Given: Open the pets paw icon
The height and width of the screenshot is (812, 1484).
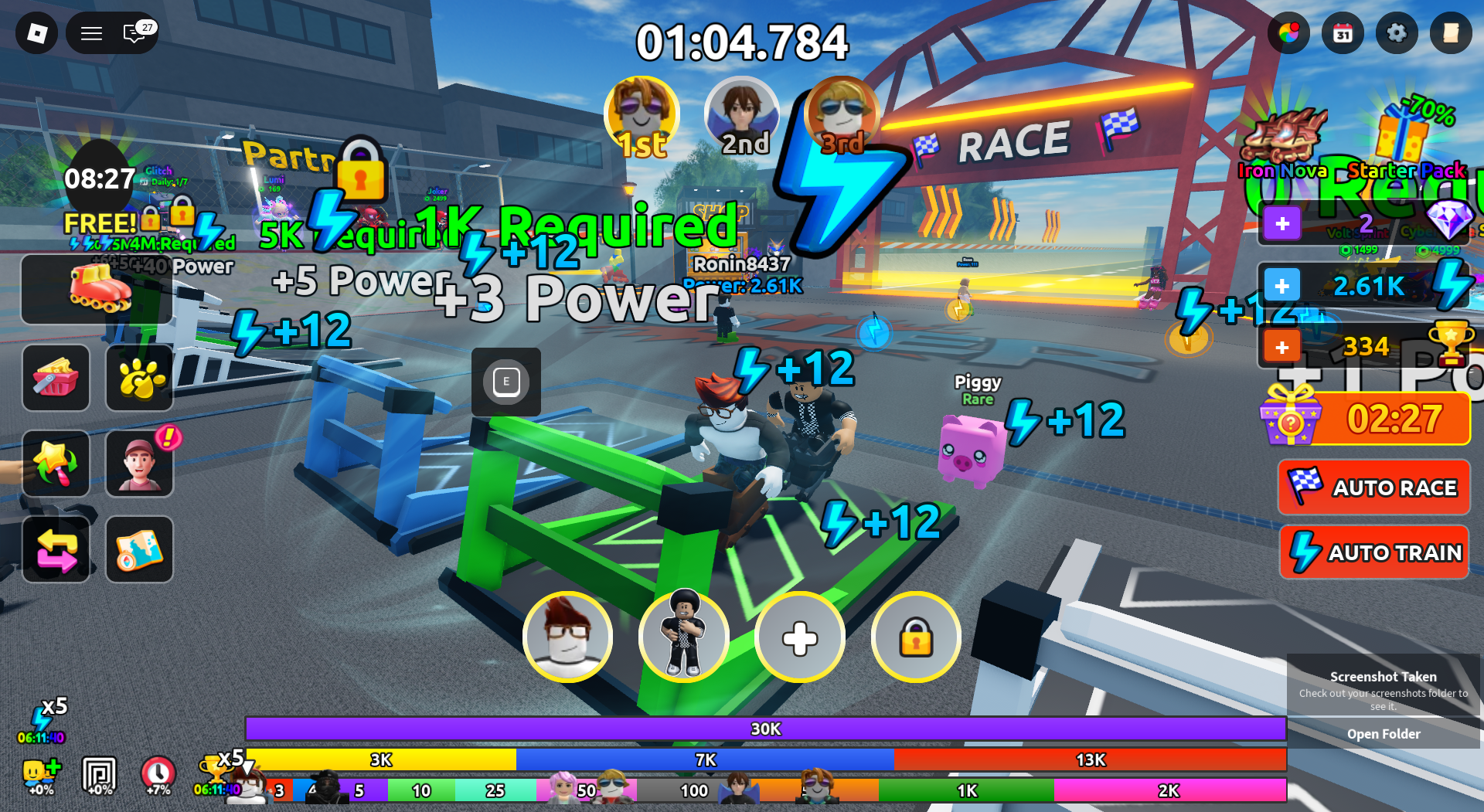Looking at the screenshot, I should [139, 379].
